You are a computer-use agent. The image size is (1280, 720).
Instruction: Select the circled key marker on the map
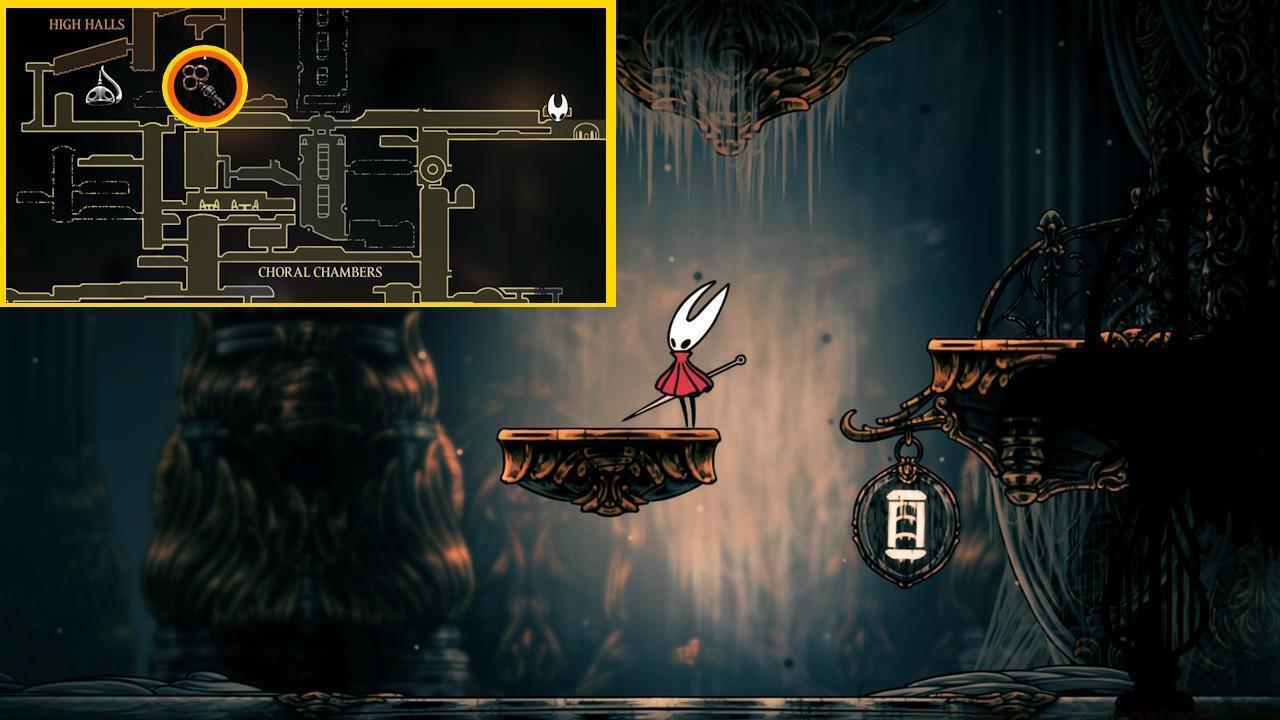click(x=202, y=86)
